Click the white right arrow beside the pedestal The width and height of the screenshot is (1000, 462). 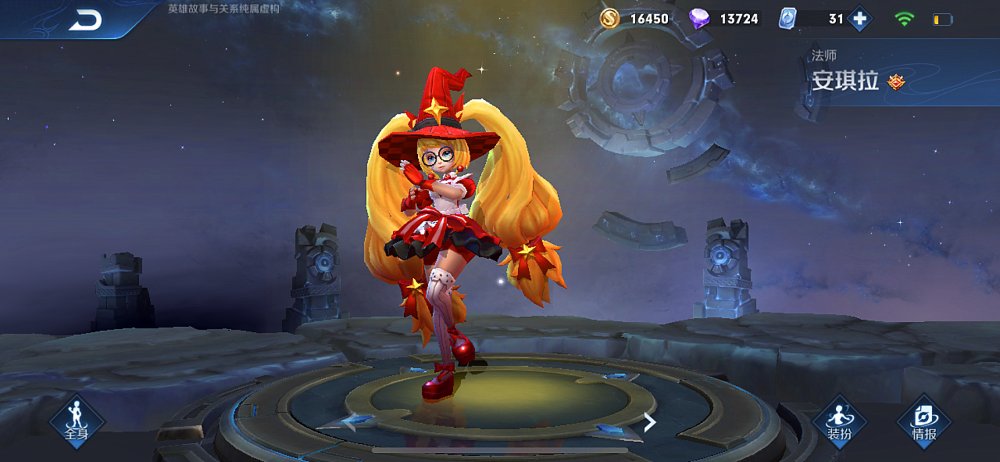(x=649, y=422)
